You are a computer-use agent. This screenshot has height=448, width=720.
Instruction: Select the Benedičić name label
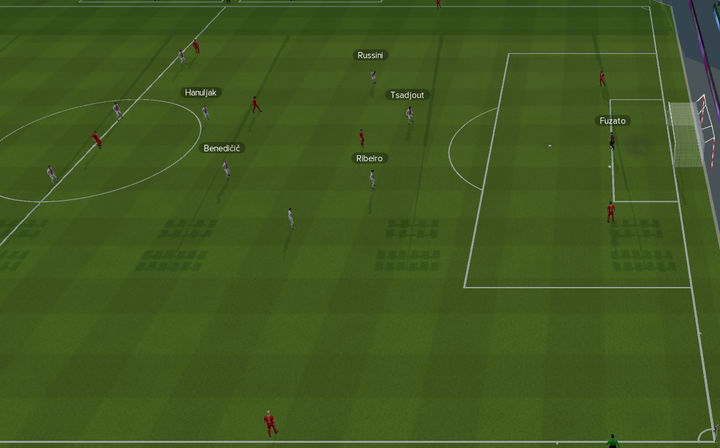(222, 148)
